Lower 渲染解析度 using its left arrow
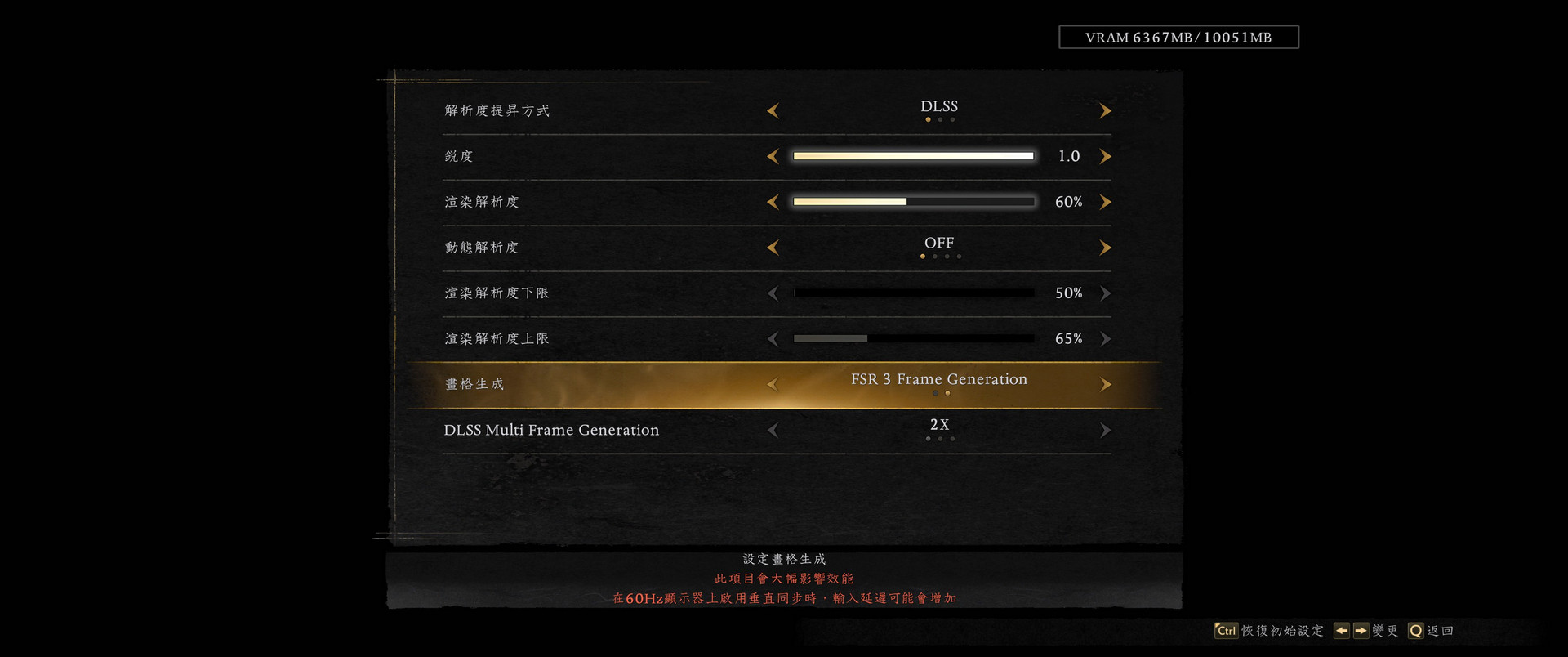This screenshot has height=657, width=1568. click(x=773, y=202)
